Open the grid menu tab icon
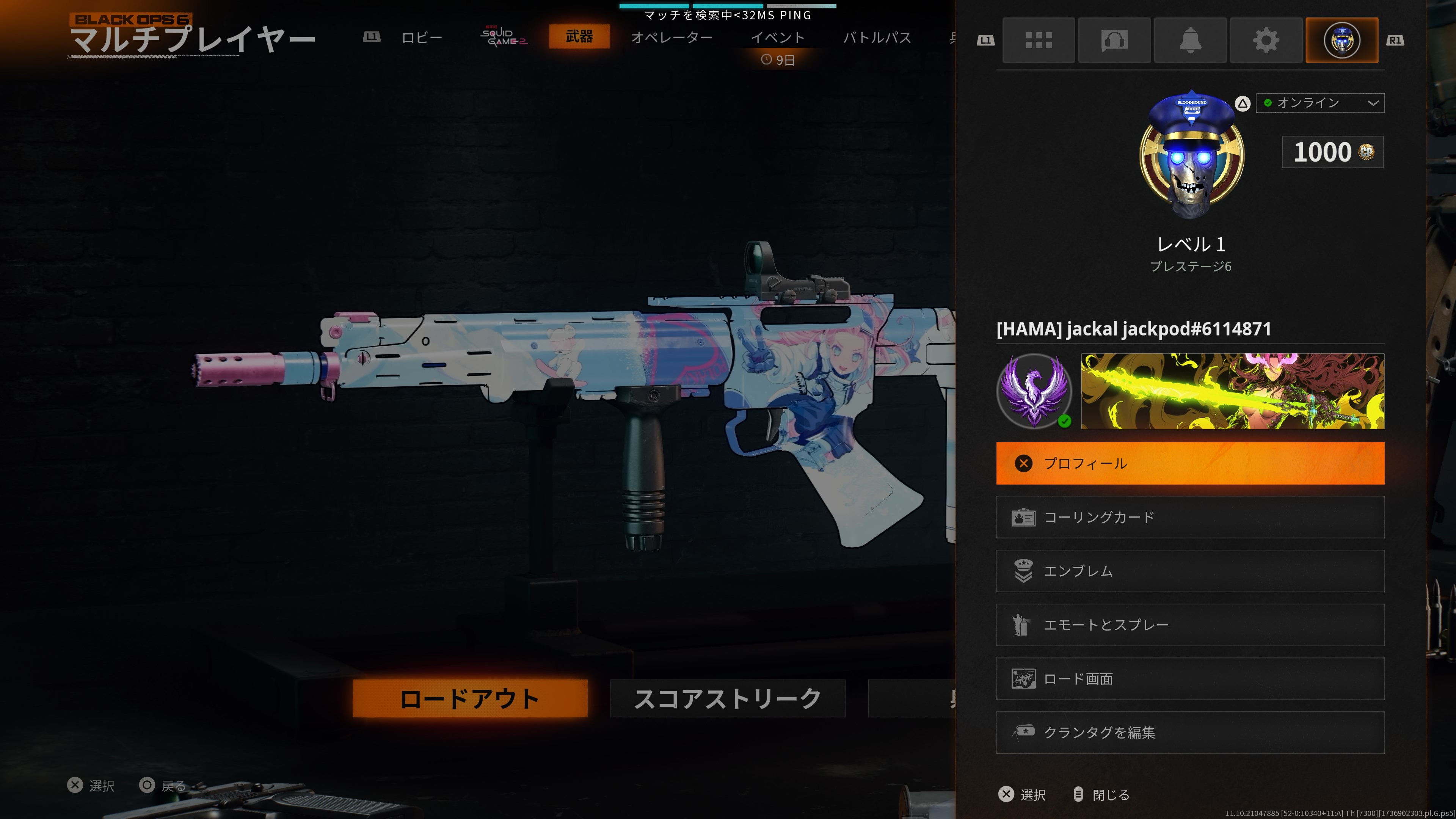1456x819 pixels. [x=1038, y=40]
